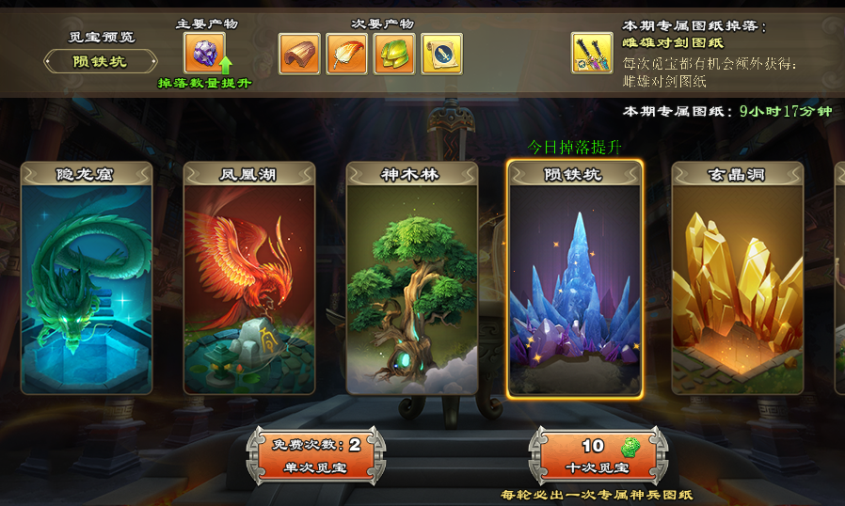
Task: Inspect the 雌雄对剑 twin swords blueprint icon
Action: (x=592, y=53)
